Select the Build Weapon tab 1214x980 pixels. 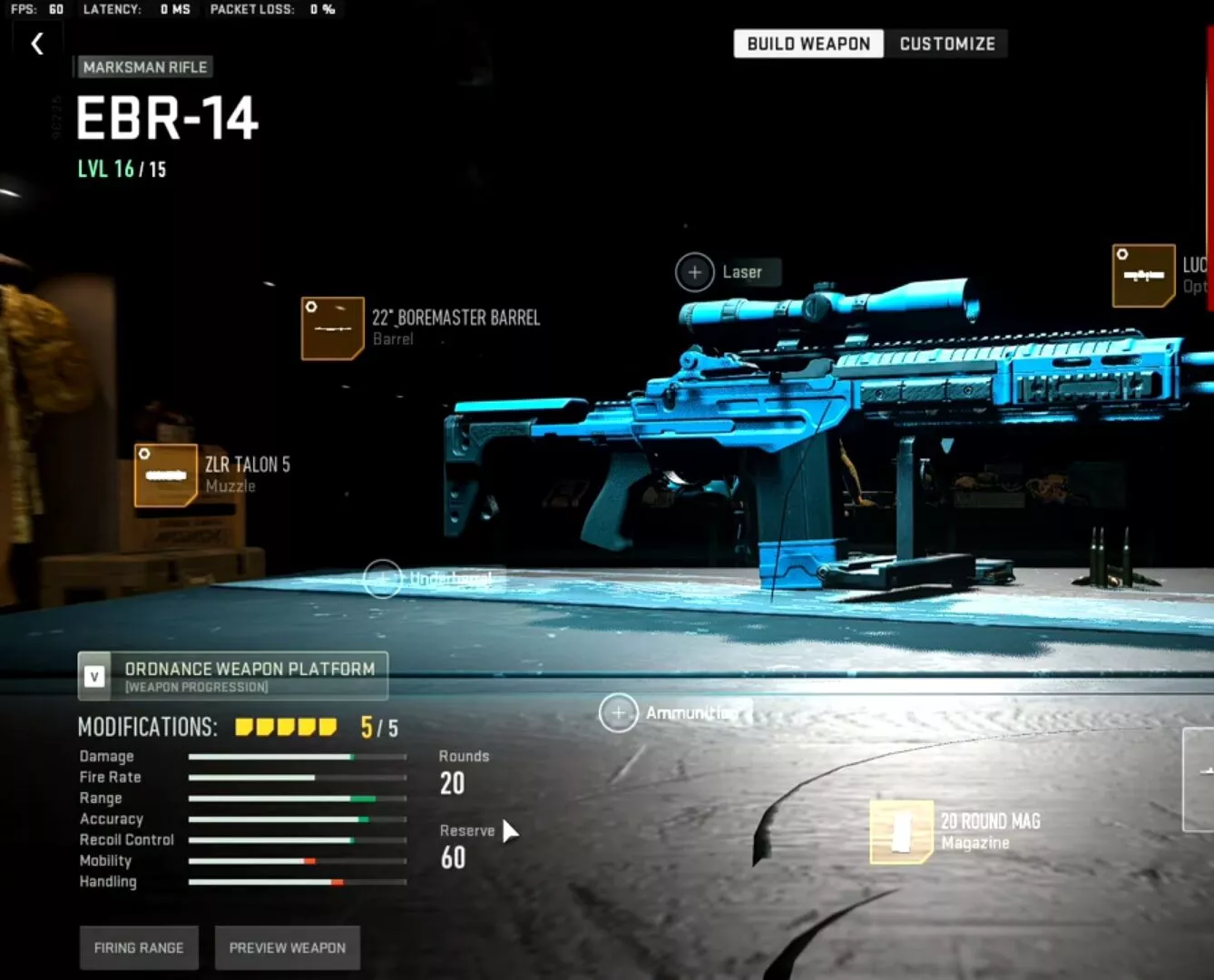808,44
